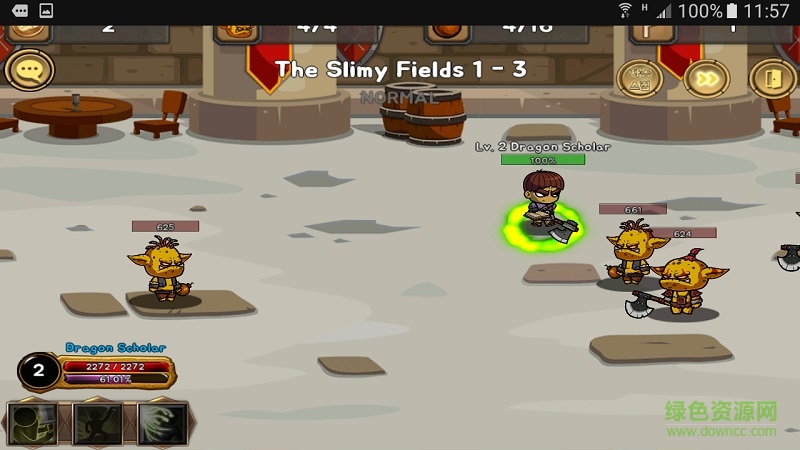
Task: Exit the stage with the door button
Action: click(x=771, y=78)
